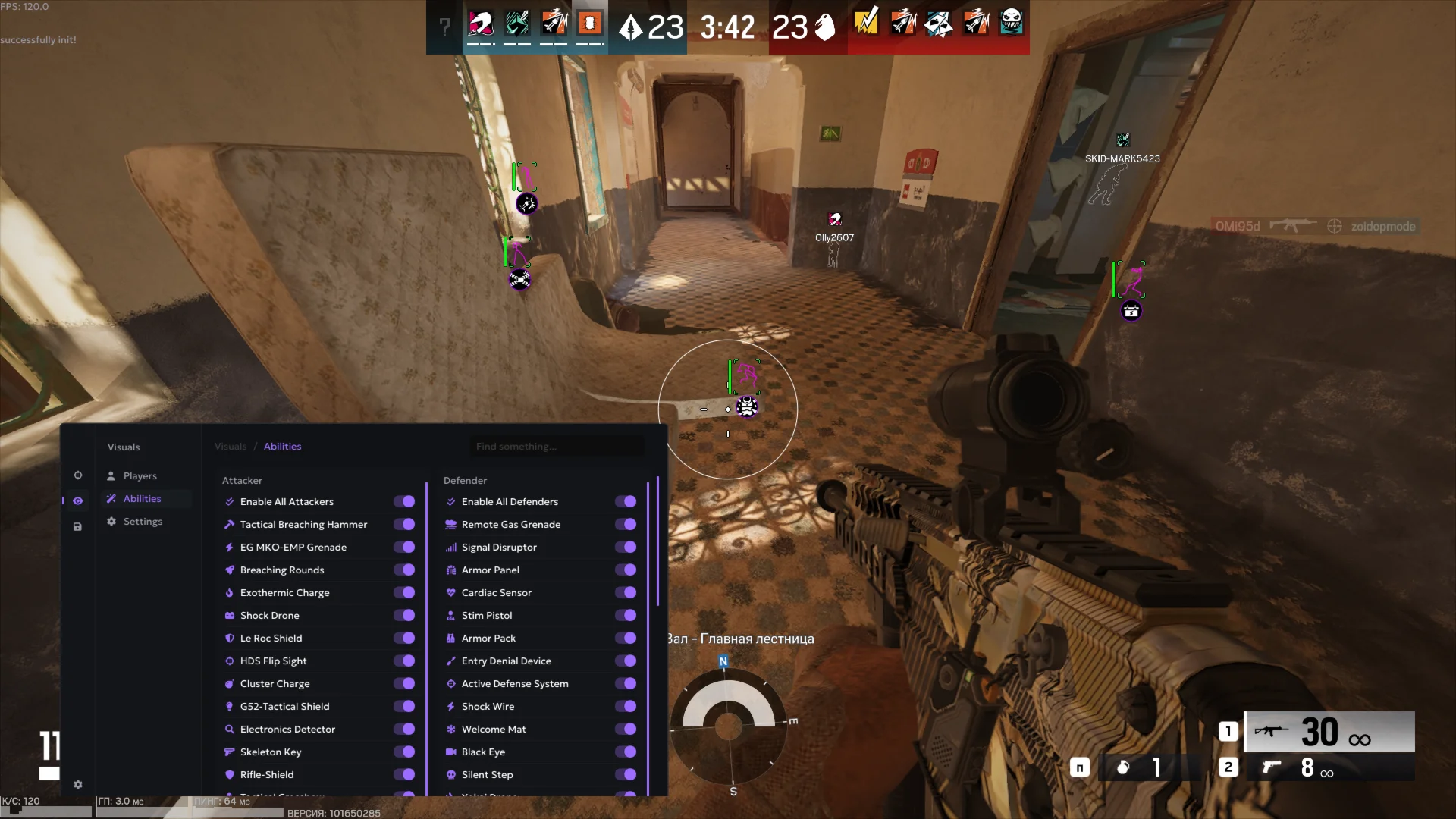Select the Abilities breadcrumb label

click(x=282, y=446)
